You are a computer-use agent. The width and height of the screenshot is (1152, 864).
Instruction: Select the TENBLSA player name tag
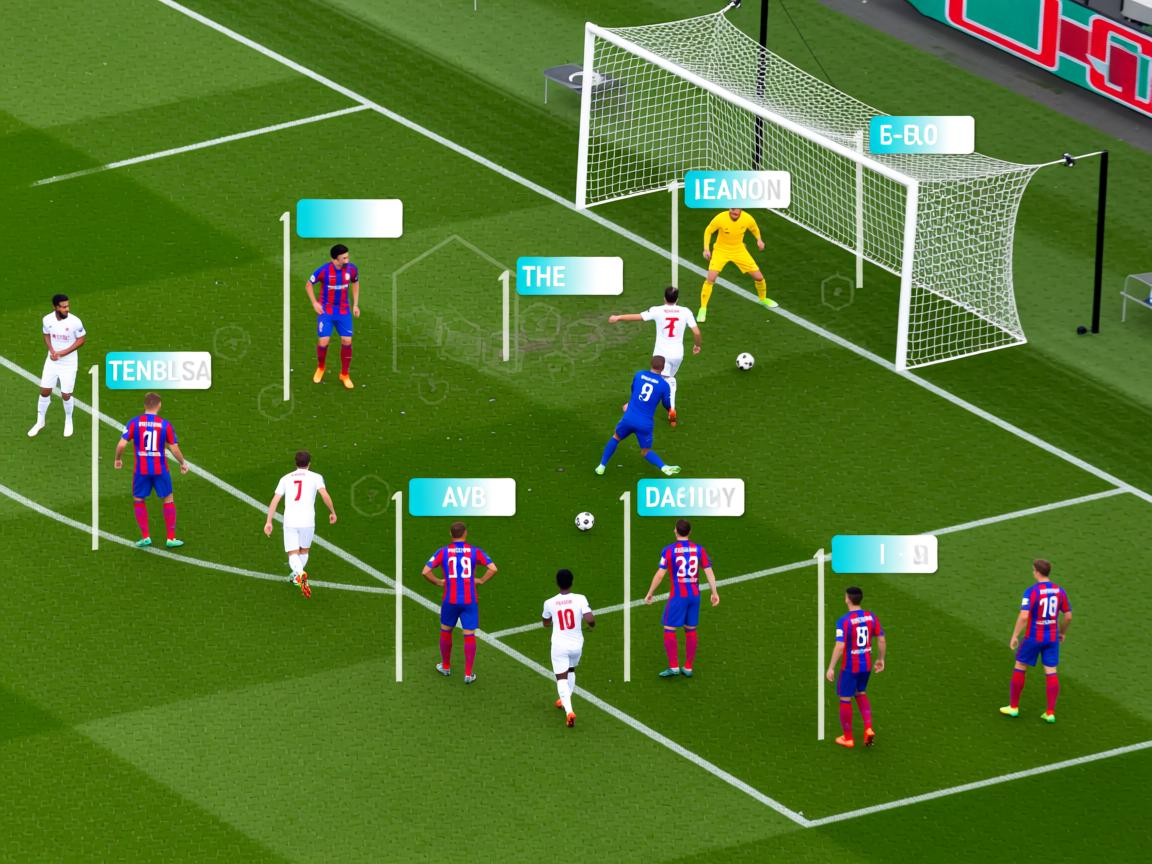click(x=158, y=370)
